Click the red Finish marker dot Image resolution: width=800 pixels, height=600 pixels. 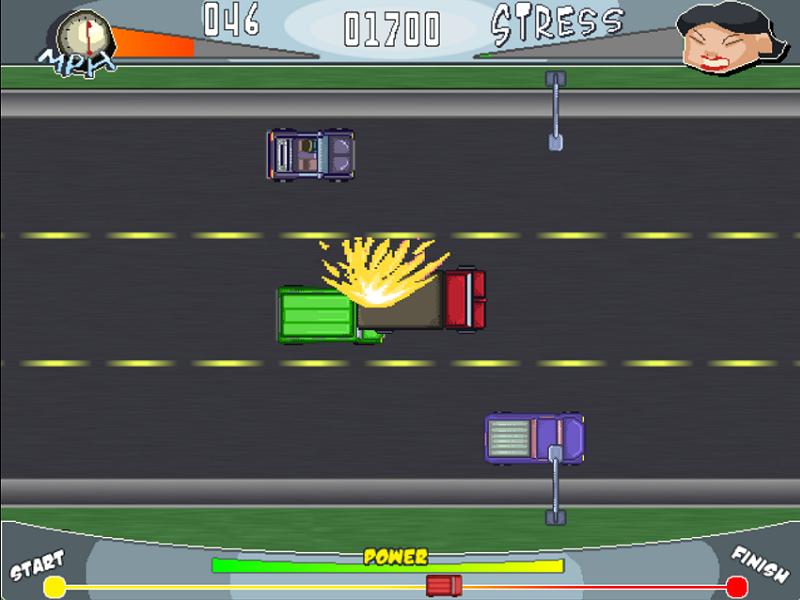pyautogui.click(x=737, y=586)
